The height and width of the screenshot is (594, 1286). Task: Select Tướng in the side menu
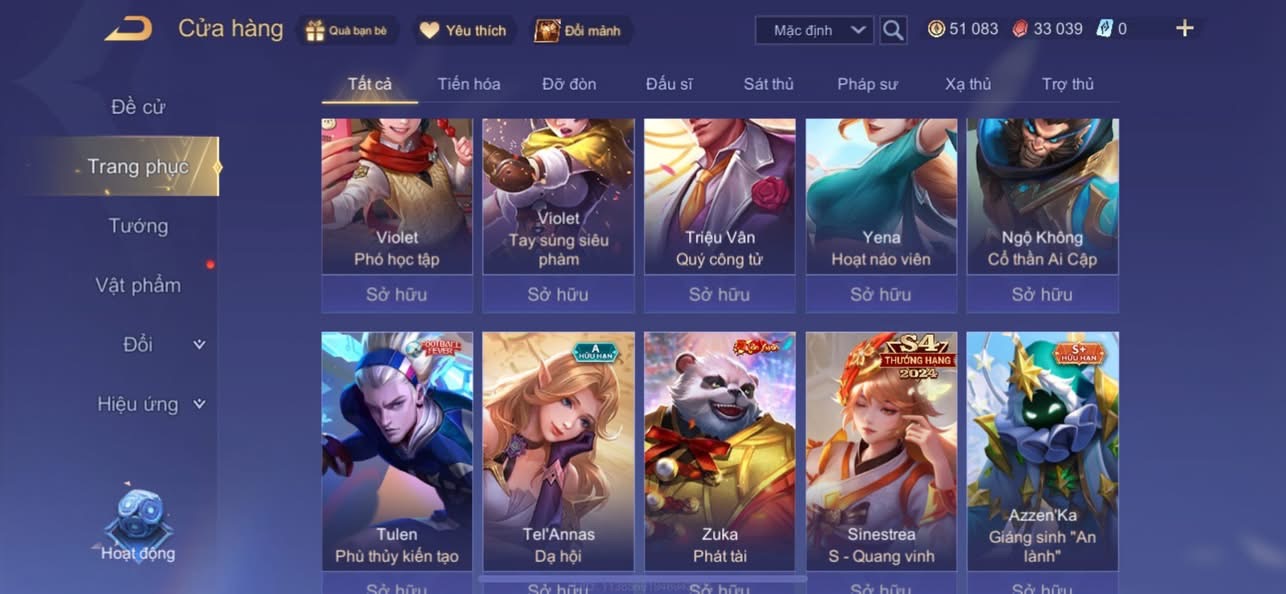138,226
